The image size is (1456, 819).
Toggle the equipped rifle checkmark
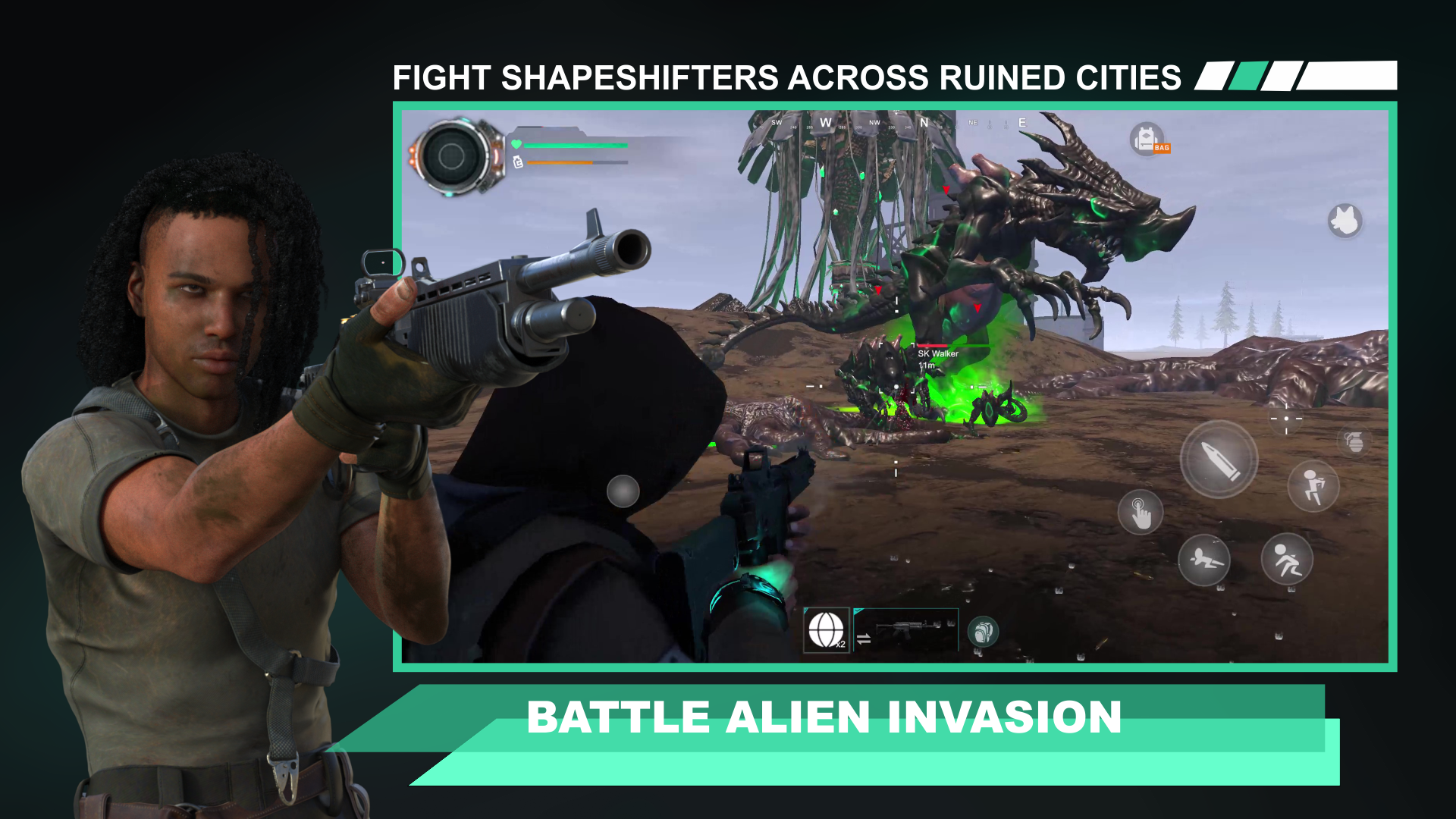pos(858,611)
